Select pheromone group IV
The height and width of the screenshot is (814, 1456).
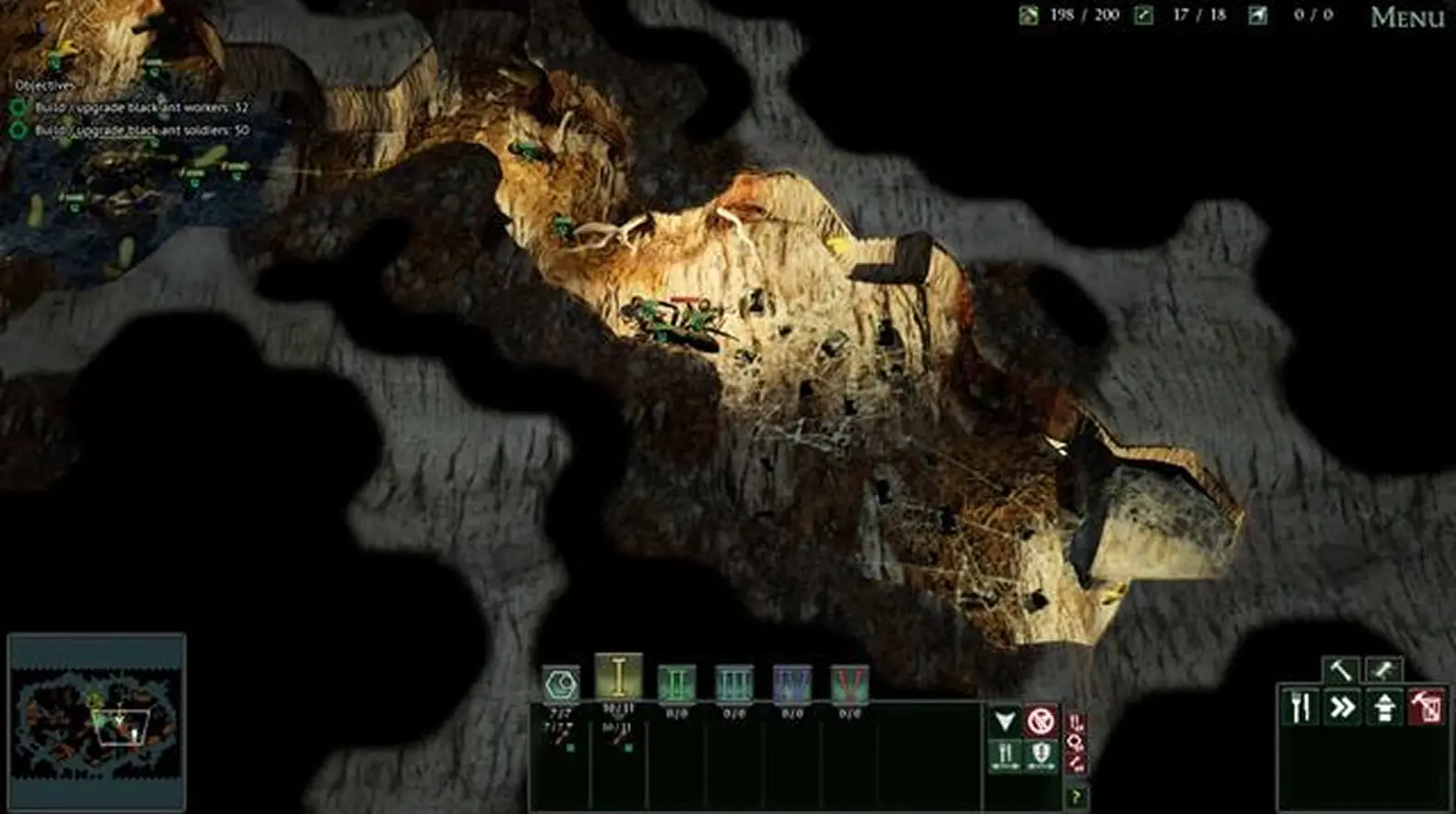coord(792,684)
